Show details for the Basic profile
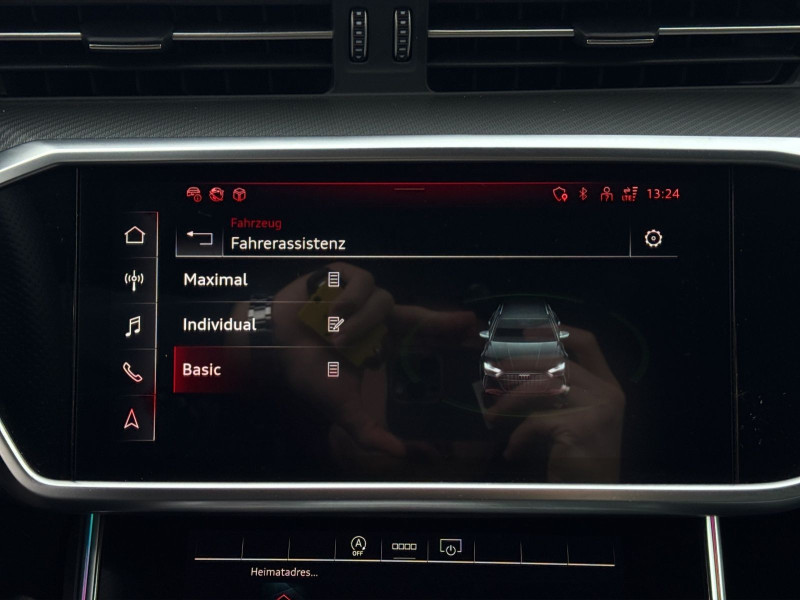 click(x=333, y=370)
